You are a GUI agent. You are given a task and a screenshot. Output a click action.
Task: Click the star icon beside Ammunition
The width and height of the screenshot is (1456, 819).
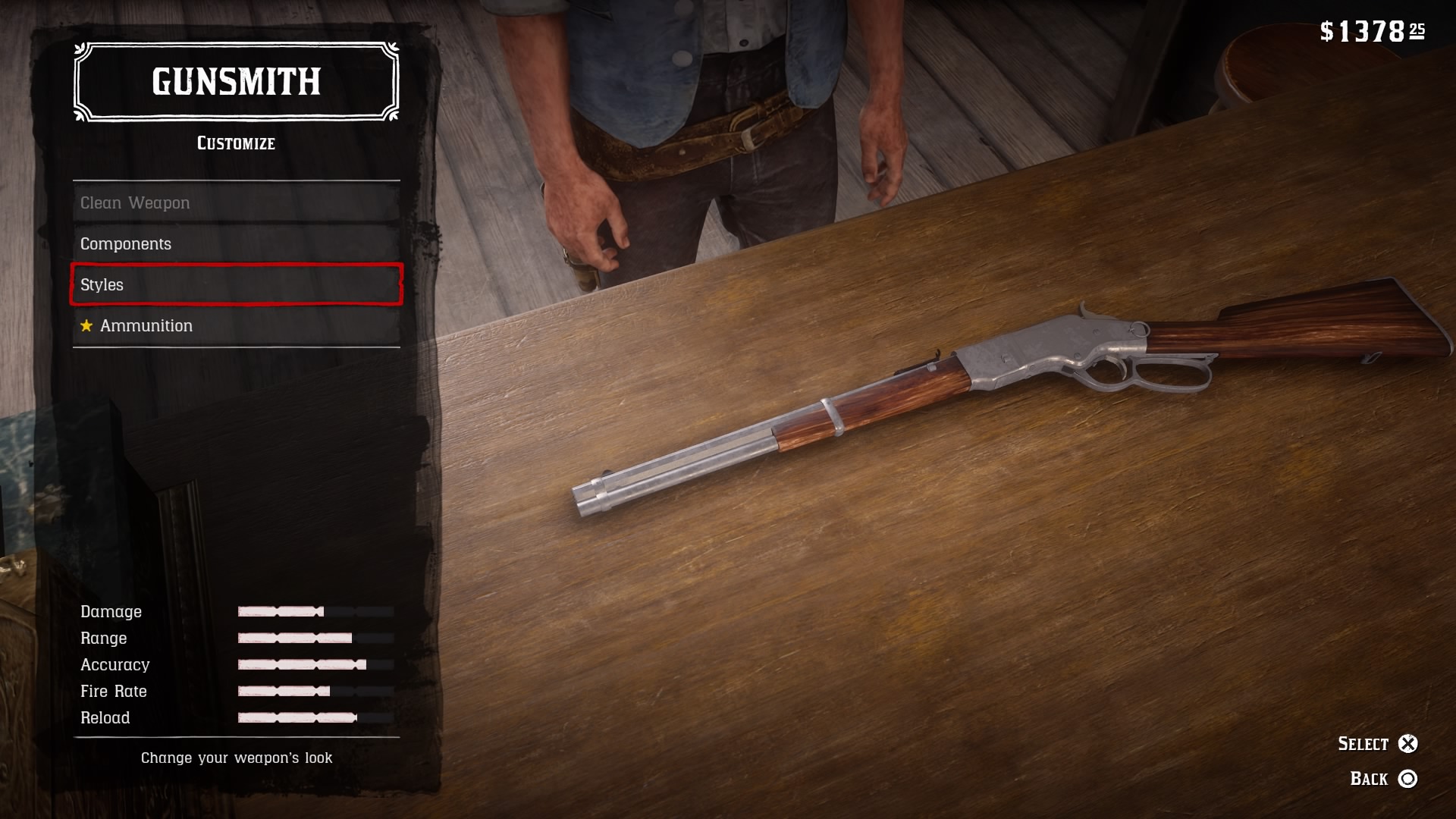(x=86, y=325)
